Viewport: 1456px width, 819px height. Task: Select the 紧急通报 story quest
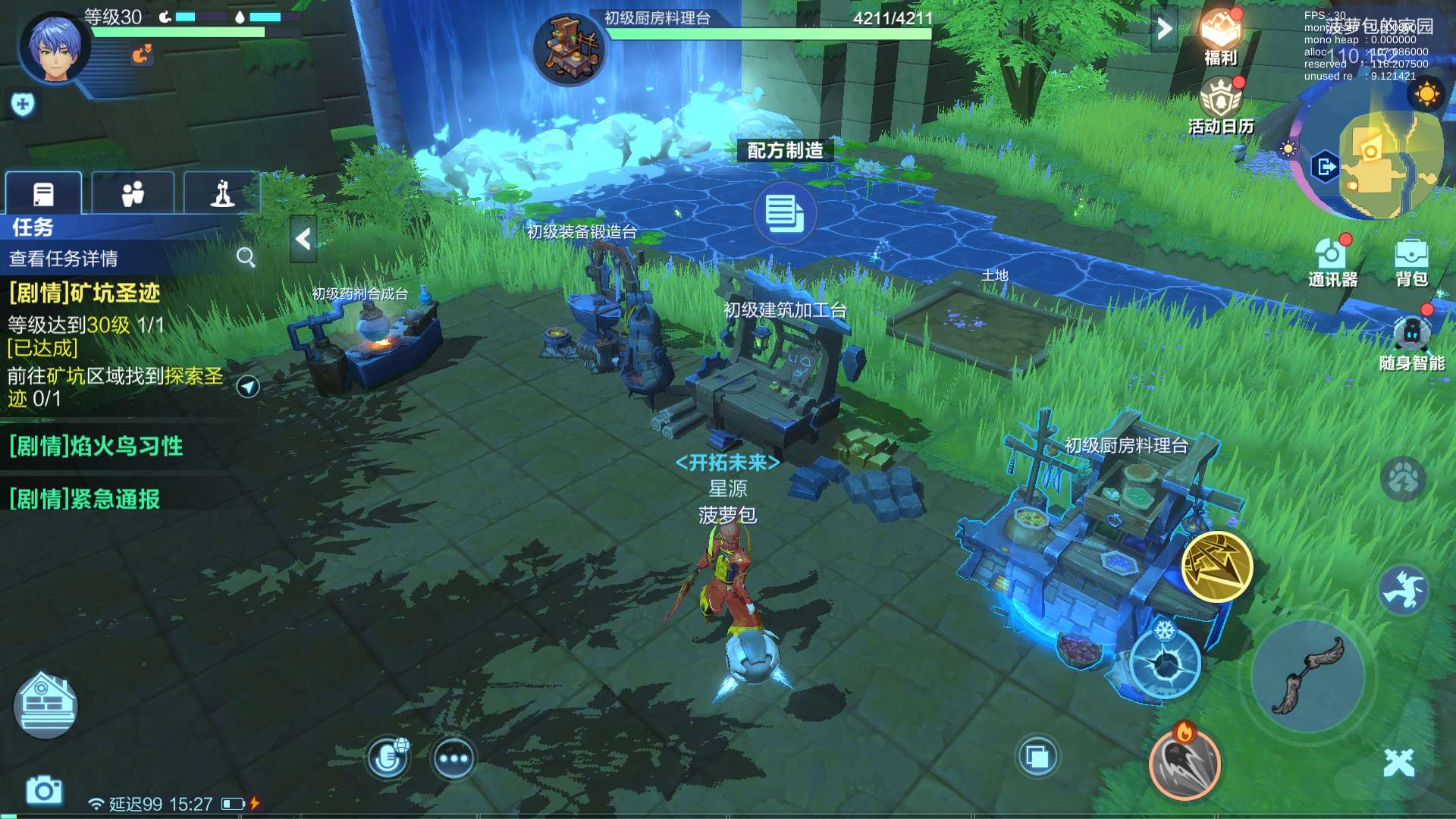tap(85, 500)
